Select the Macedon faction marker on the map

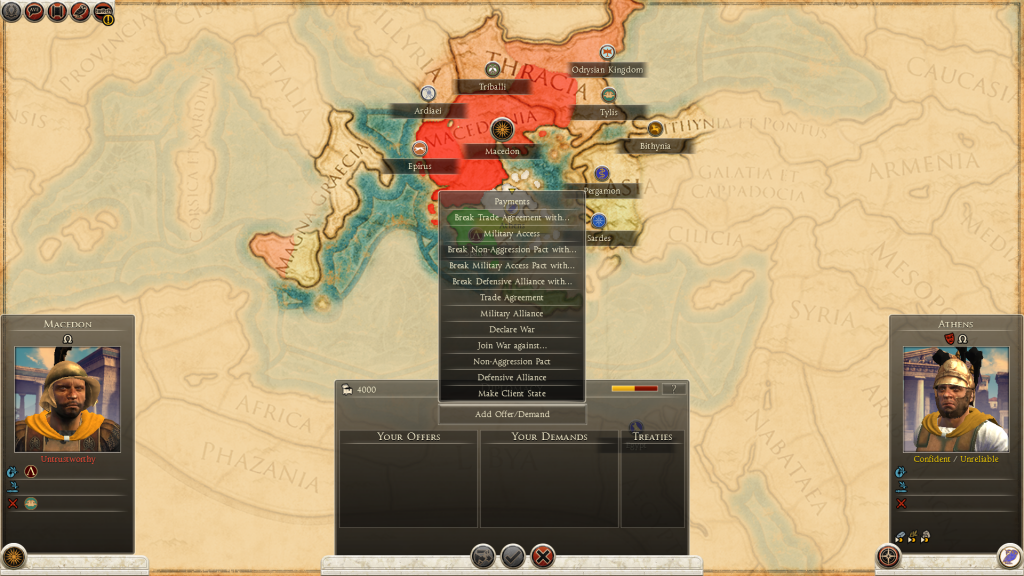click(x=502, y=130)
